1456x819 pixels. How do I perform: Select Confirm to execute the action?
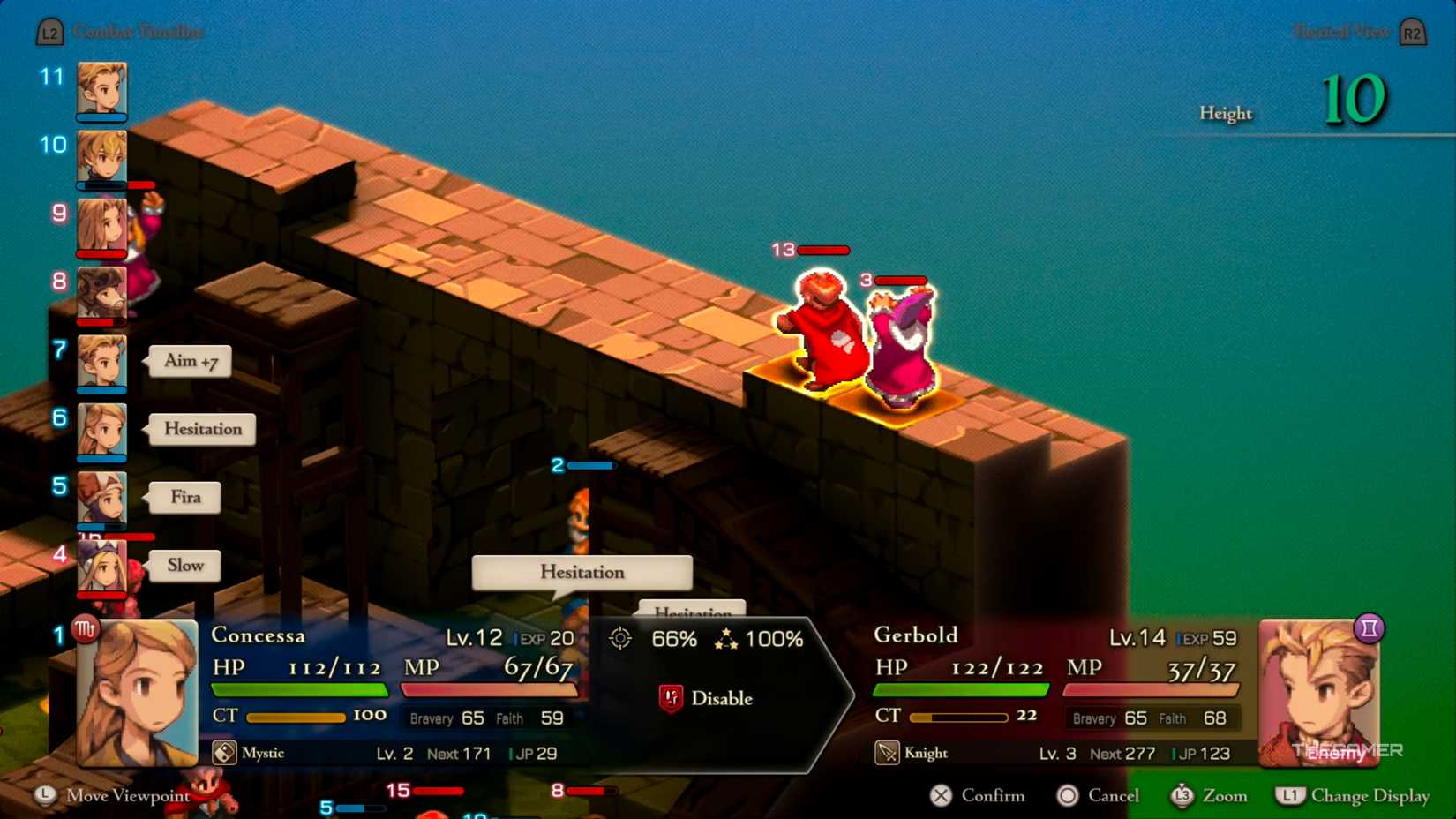pos(979,795)
